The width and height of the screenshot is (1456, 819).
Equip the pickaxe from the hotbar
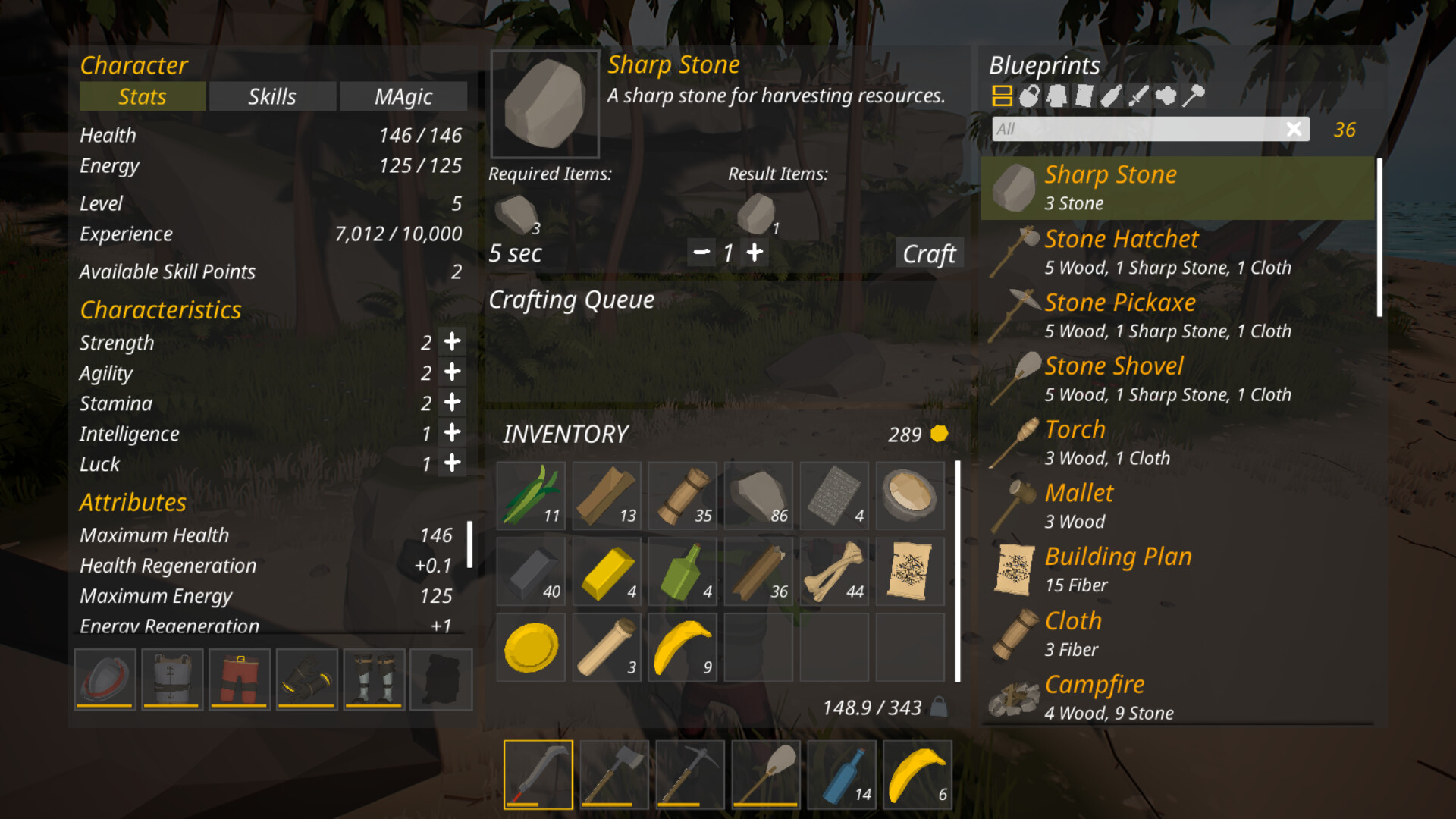point(690,774)
